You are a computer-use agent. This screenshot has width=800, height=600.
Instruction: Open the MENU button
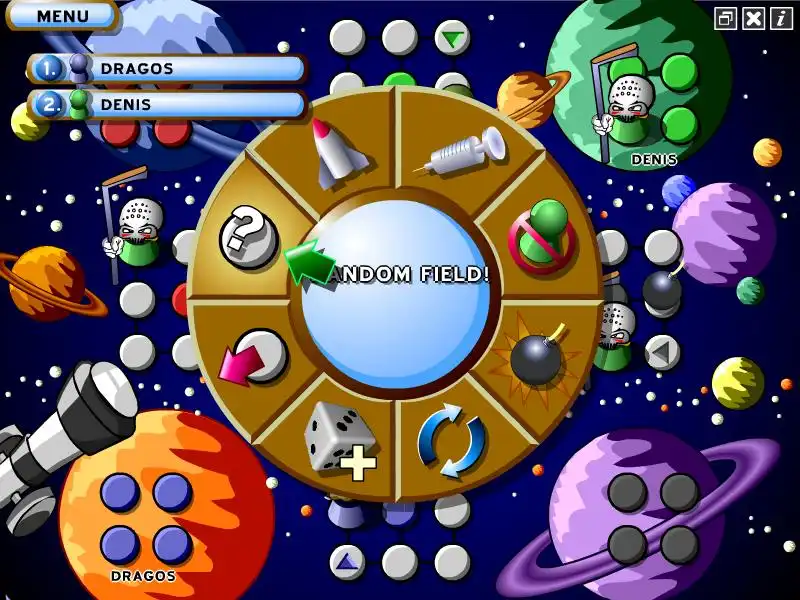click(x=62, y=16)
